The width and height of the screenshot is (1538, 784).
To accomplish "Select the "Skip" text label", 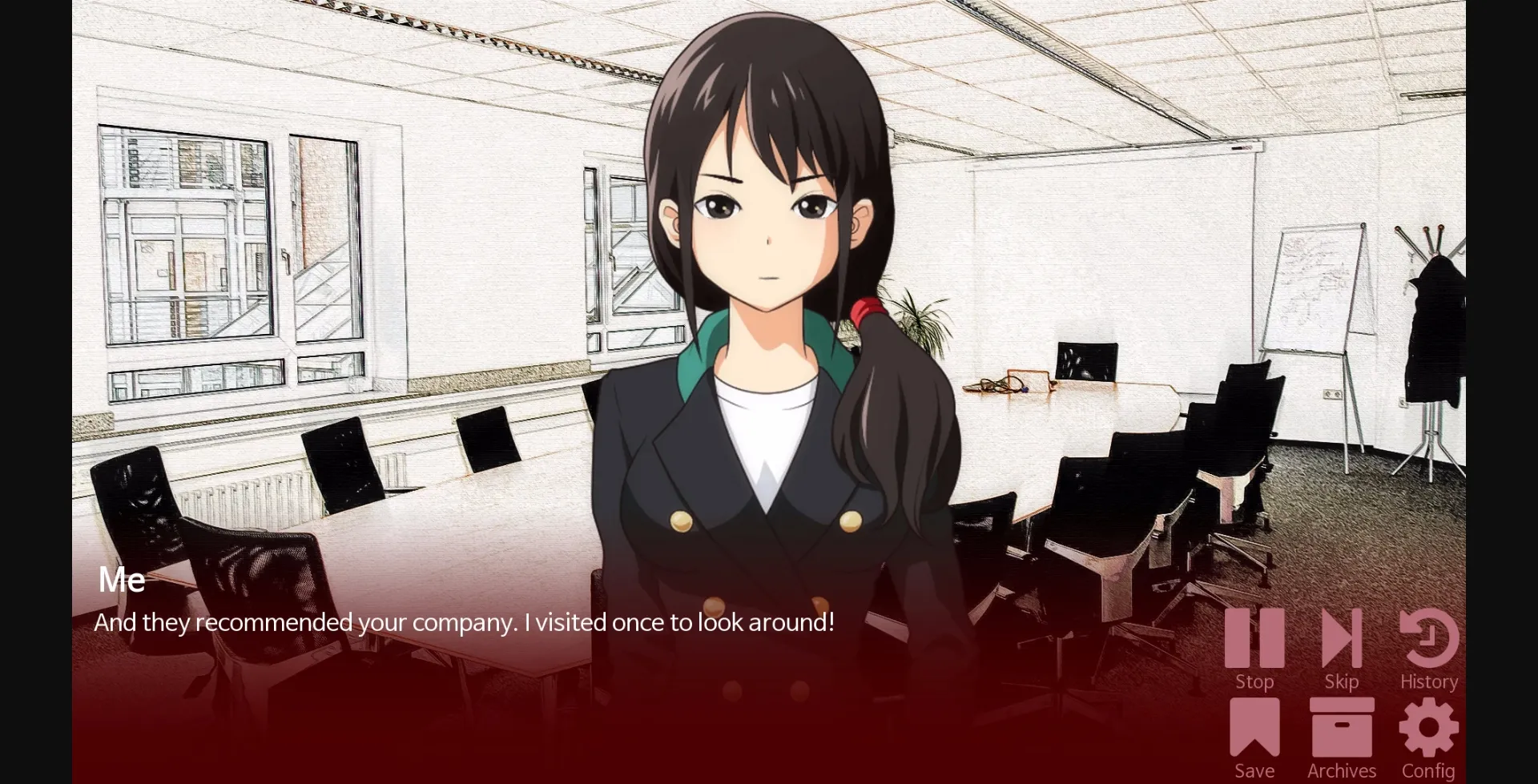I will pyautogui.click(x=1342, y=681).
